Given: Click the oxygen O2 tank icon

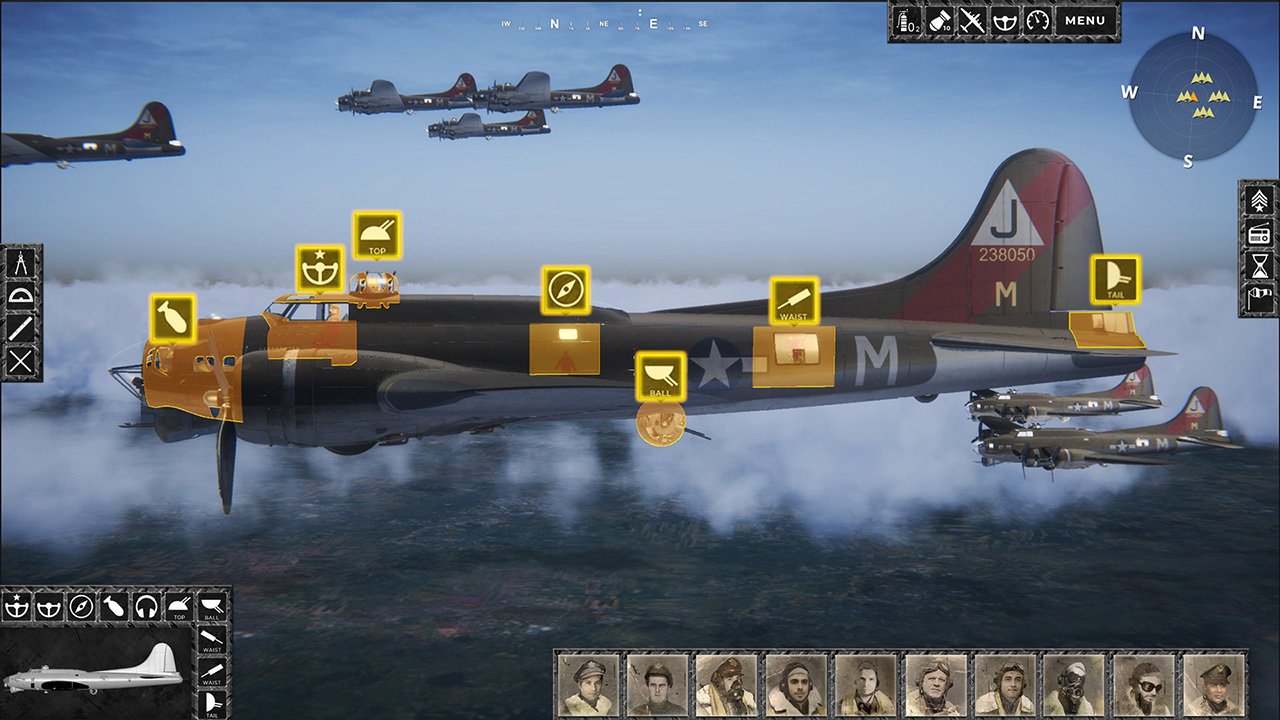Looking at the screenshot, I should coord(907,21).
